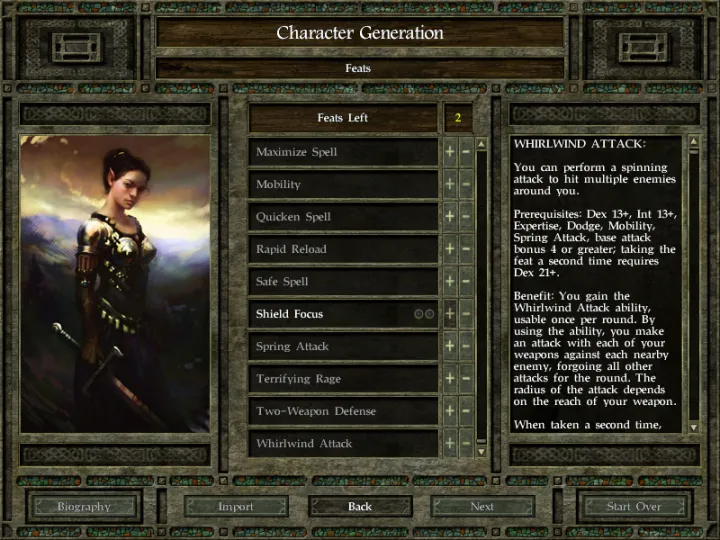
Task: Choose the Quicken Spell feat entry
Action: (x=342, y=217)
